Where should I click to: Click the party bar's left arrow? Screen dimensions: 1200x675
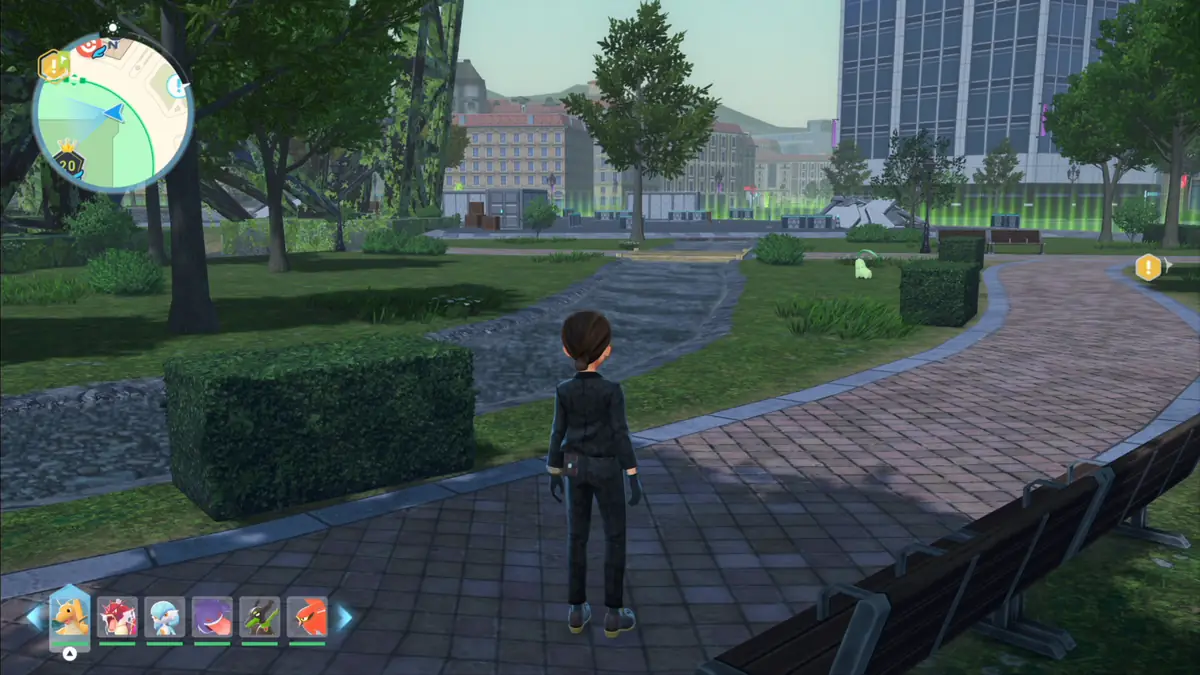coord(35,617)
